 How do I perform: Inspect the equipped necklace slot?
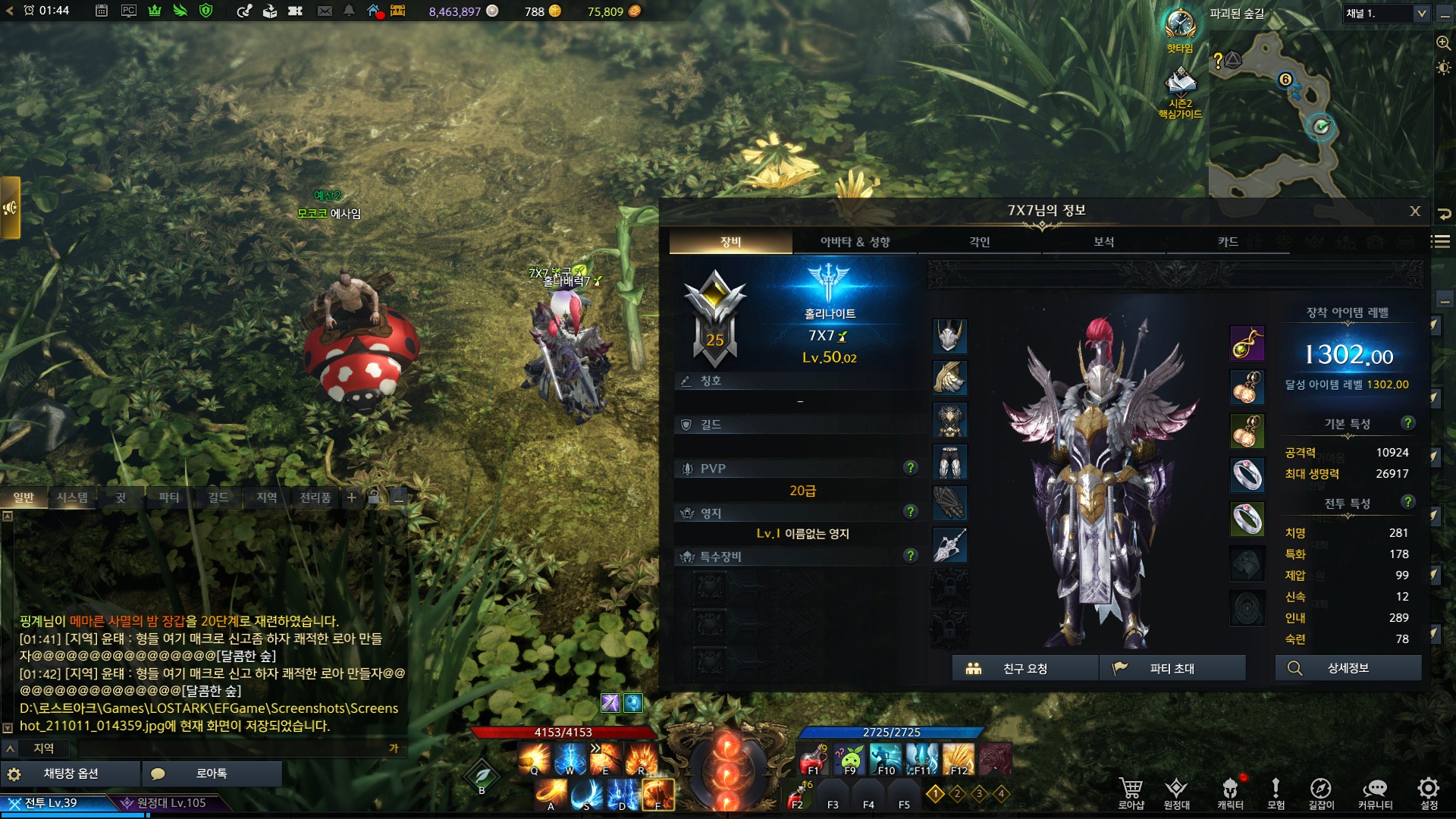coord(1247,344)
